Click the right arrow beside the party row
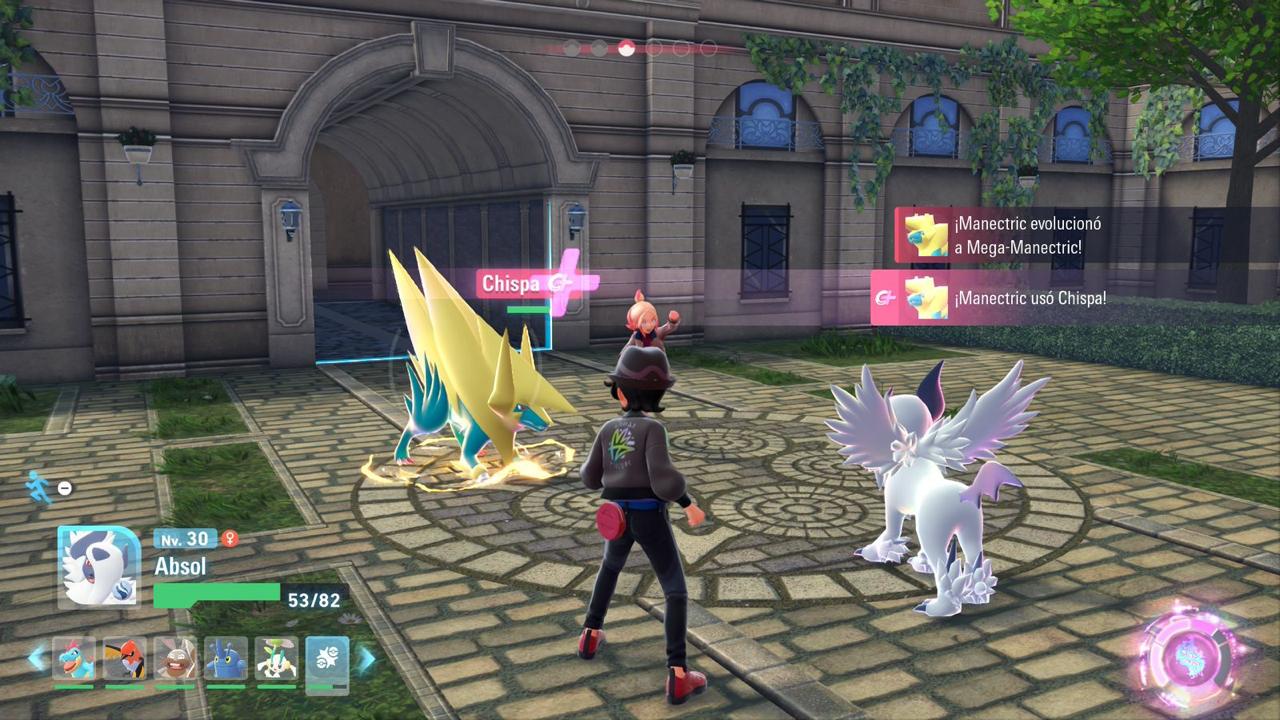 pyautogui.click(x=366, y=658)
